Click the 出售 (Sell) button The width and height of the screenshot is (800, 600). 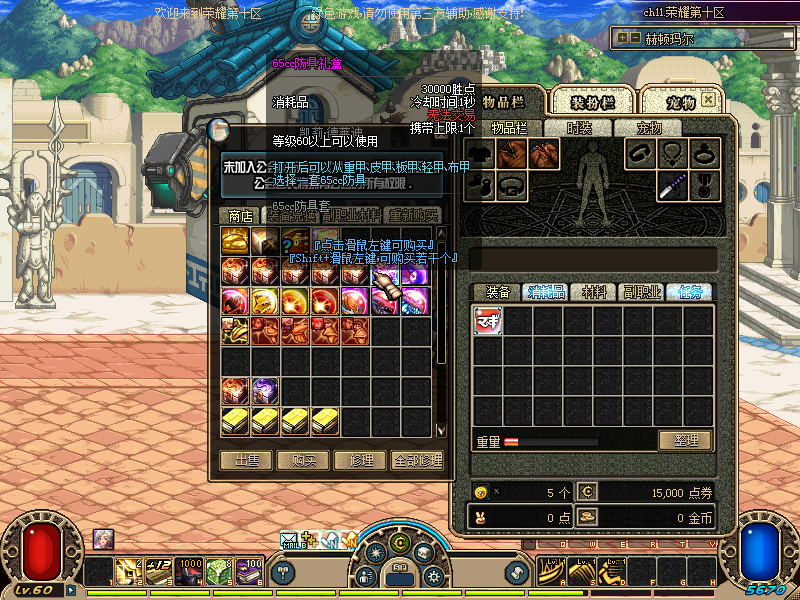click(246, 460)
